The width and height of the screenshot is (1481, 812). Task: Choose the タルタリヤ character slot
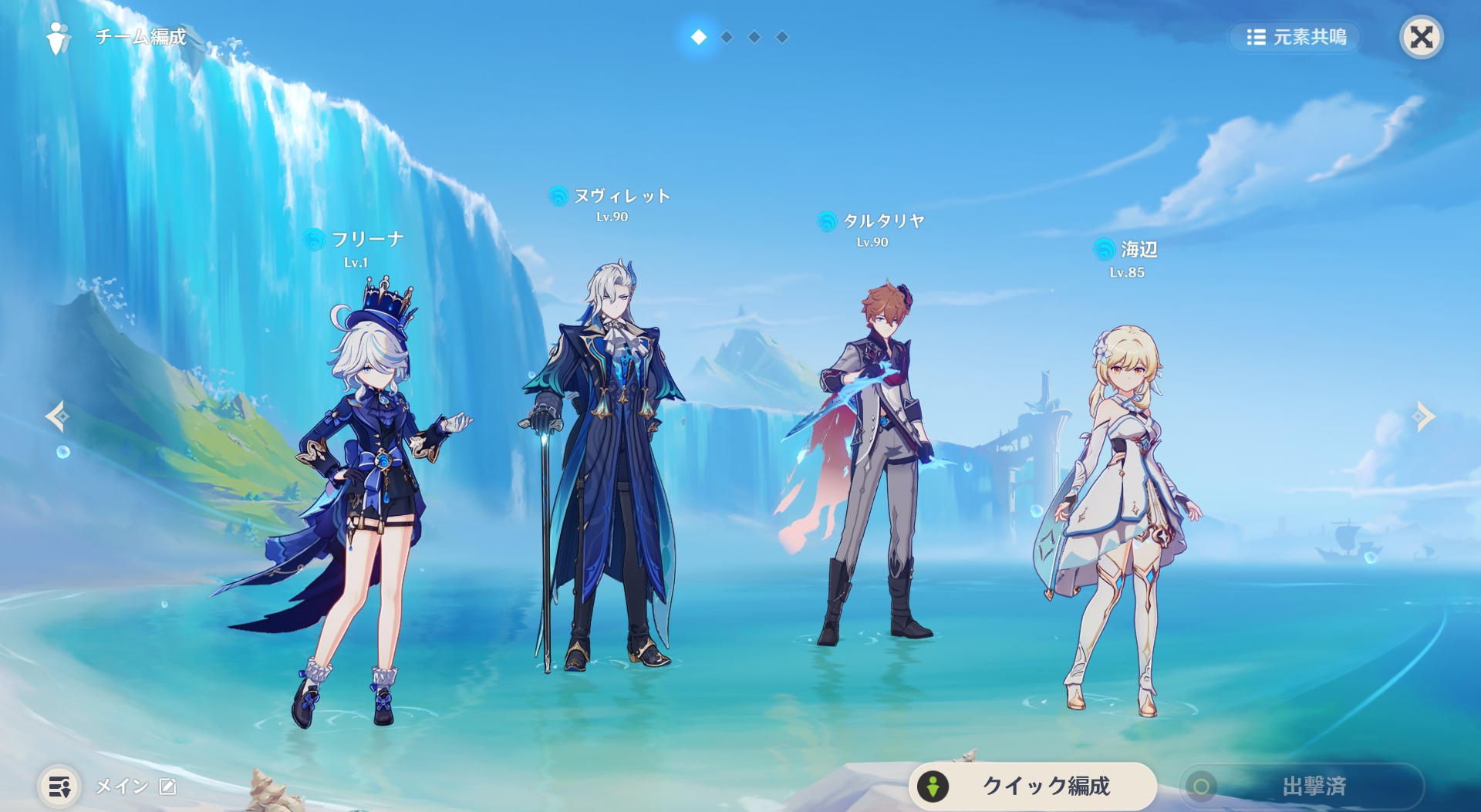875,463
